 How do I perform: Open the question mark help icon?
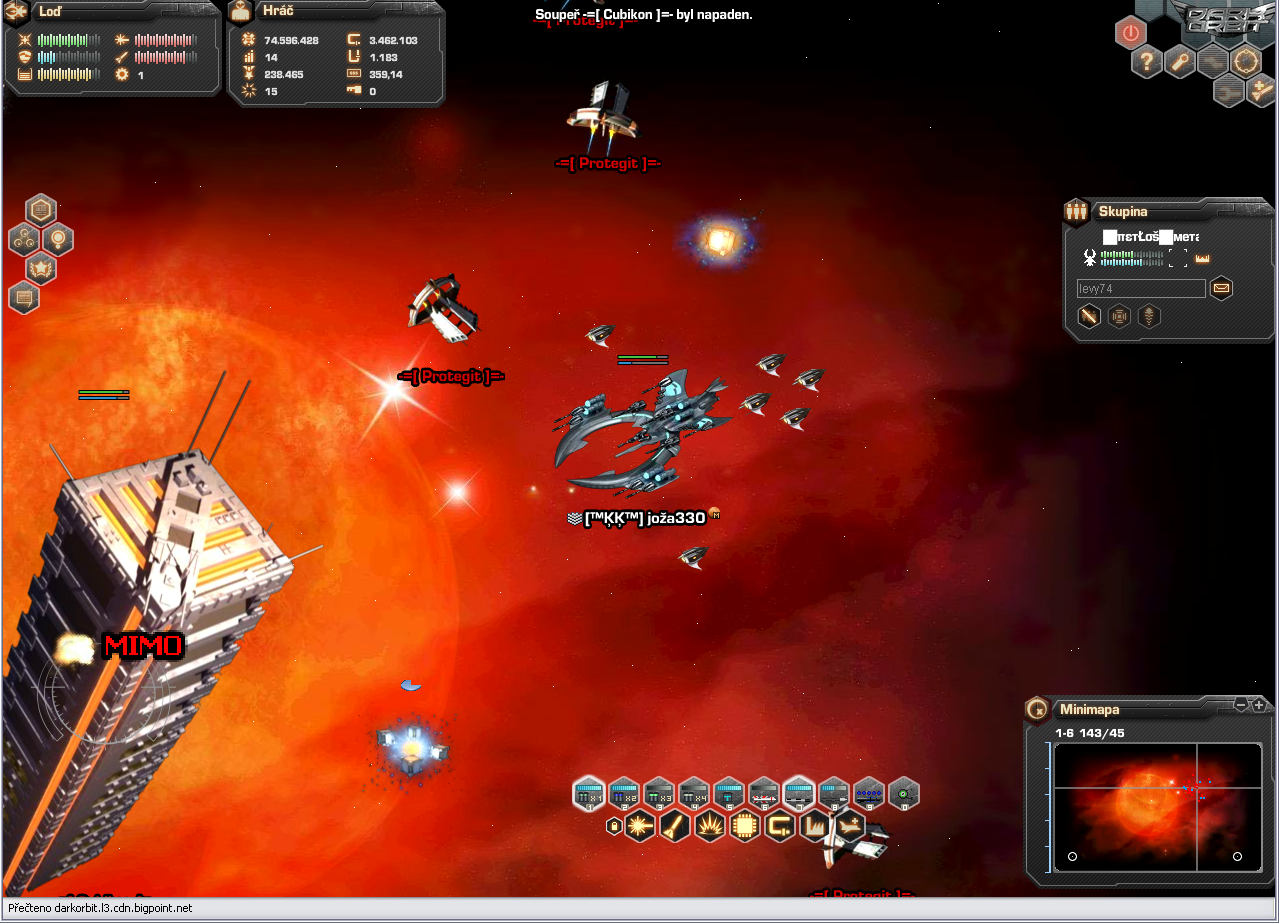tap(1146, 62)
